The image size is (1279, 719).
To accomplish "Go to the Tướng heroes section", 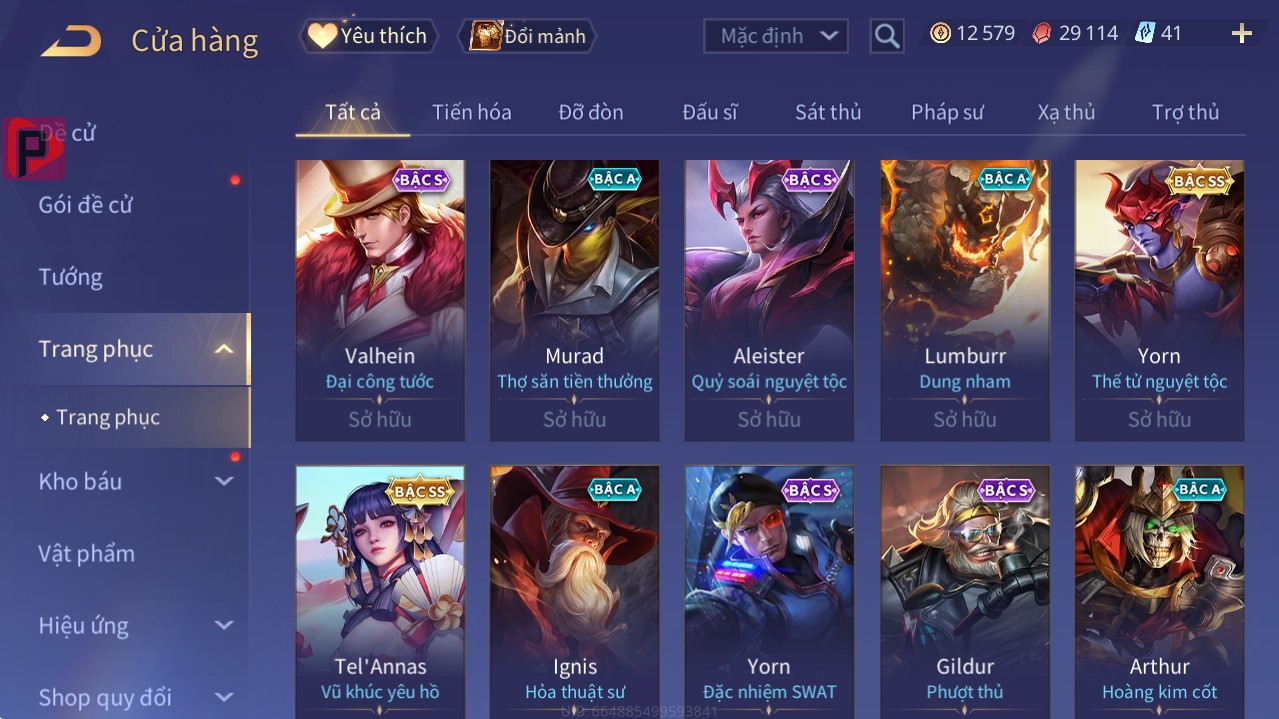I will pyautogui.click(x=71, y=277).
